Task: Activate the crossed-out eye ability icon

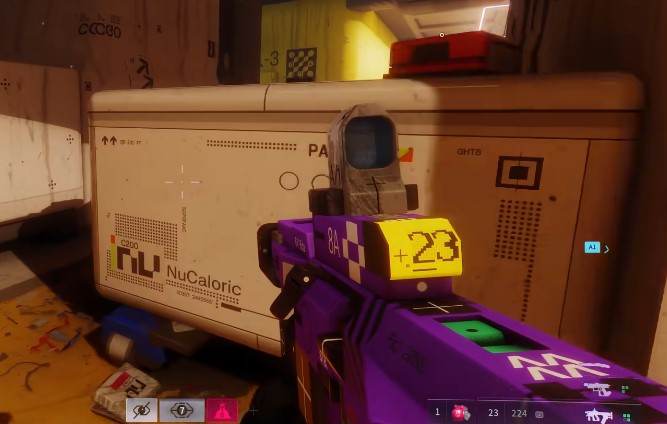Action: point(141,410)
